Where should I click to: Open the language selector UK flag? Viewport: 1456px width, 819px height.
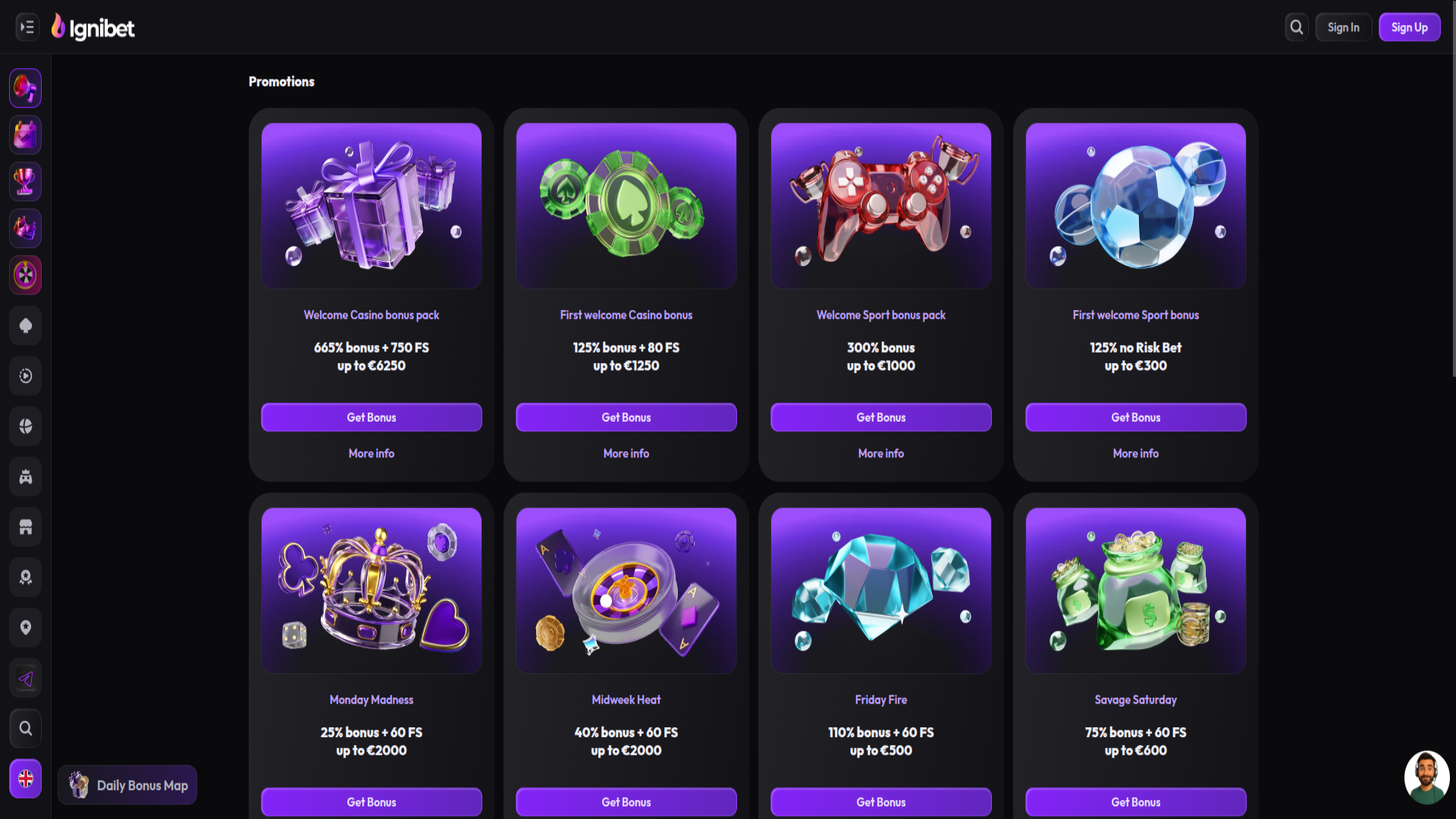click(x=25, y=778)
